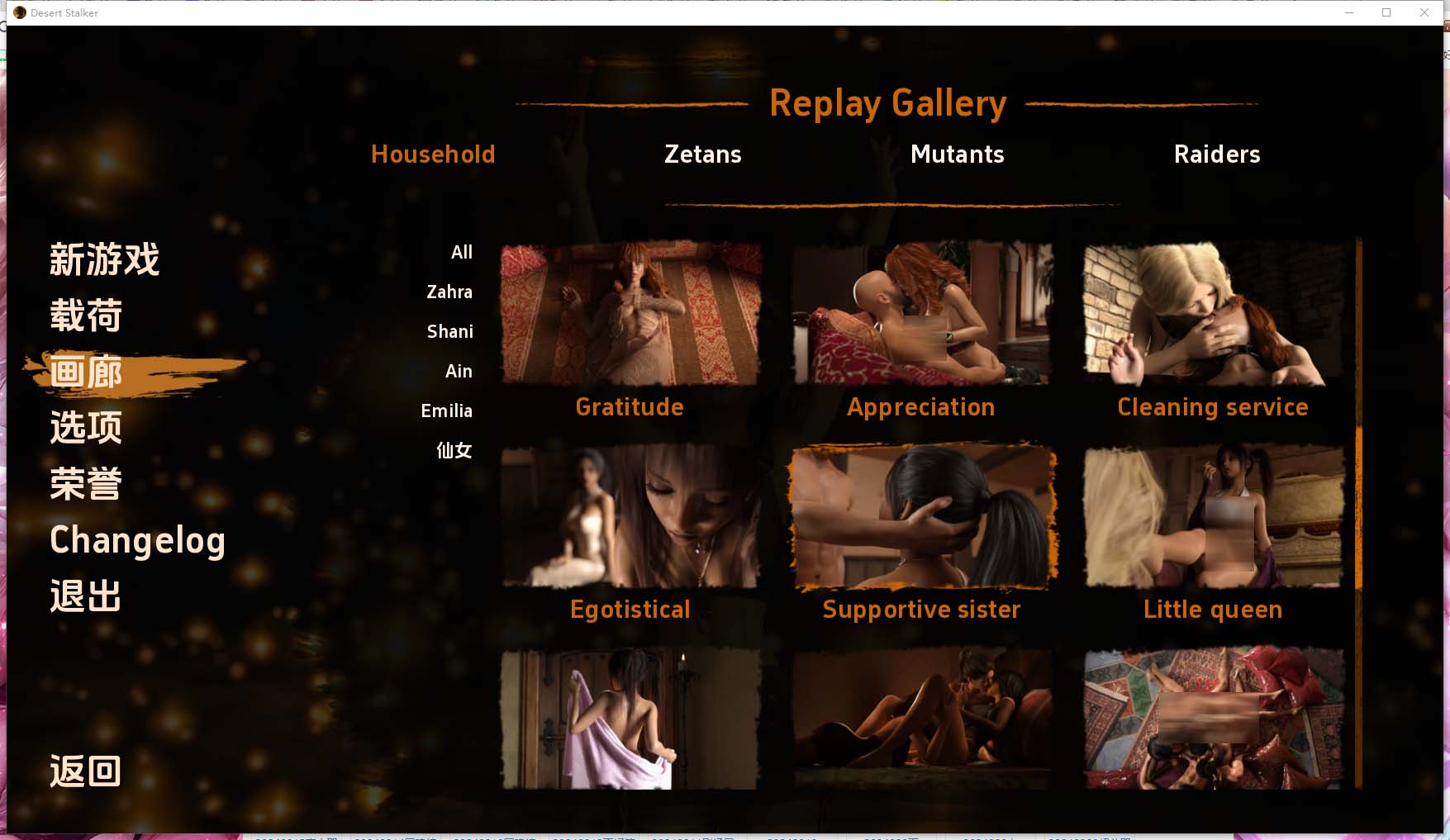Switch to the Mutants tab
This screenshot has height=840, width=1450.
[x=957, y=154]
